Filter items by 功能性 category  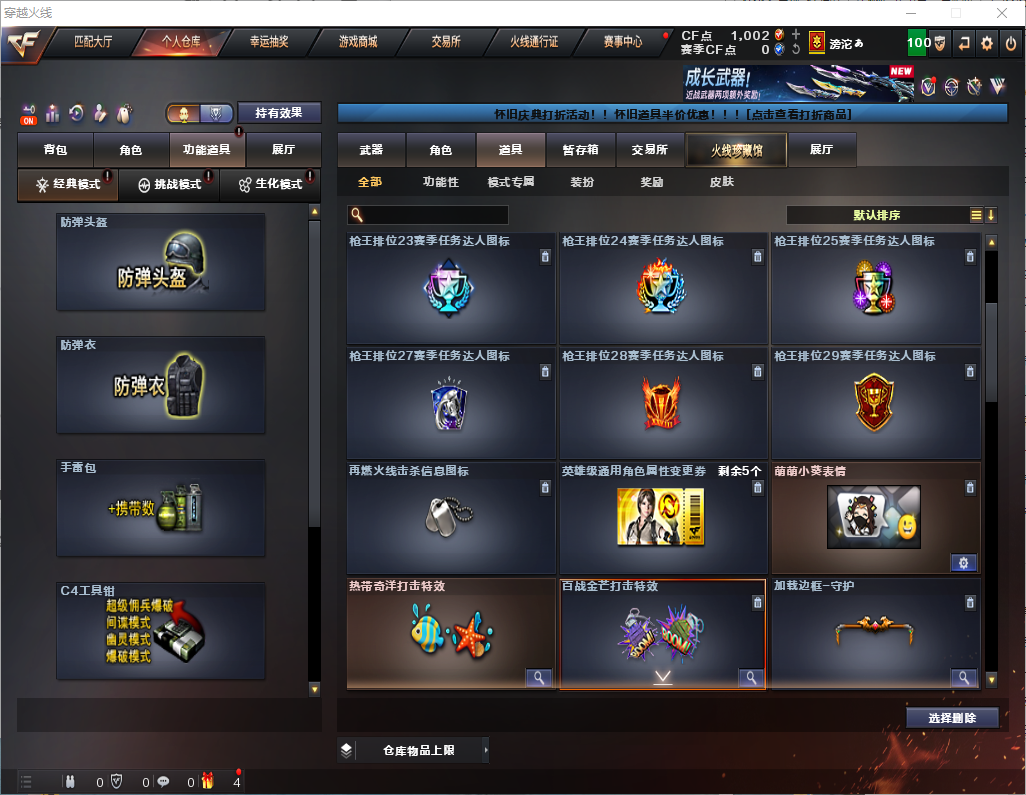[440, 182]
